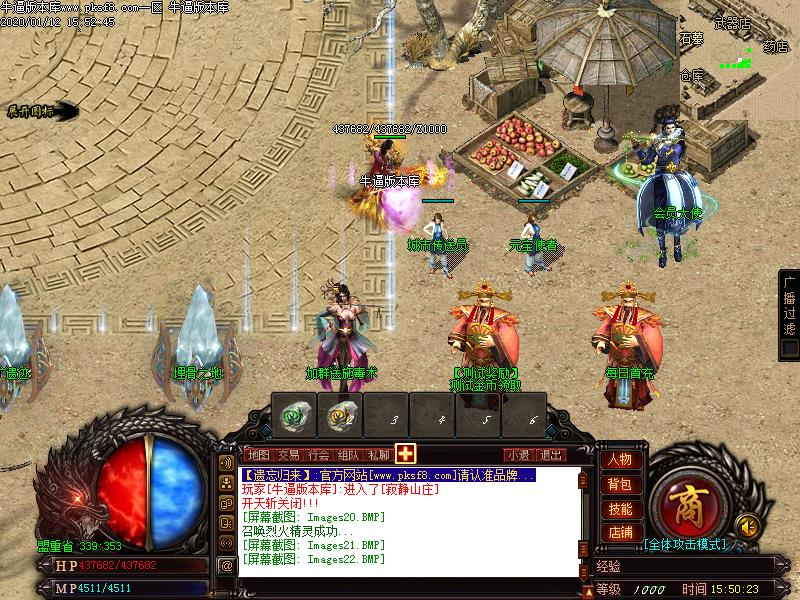
Task: Open the 背包 bag inventory
Action: [619, 485]
